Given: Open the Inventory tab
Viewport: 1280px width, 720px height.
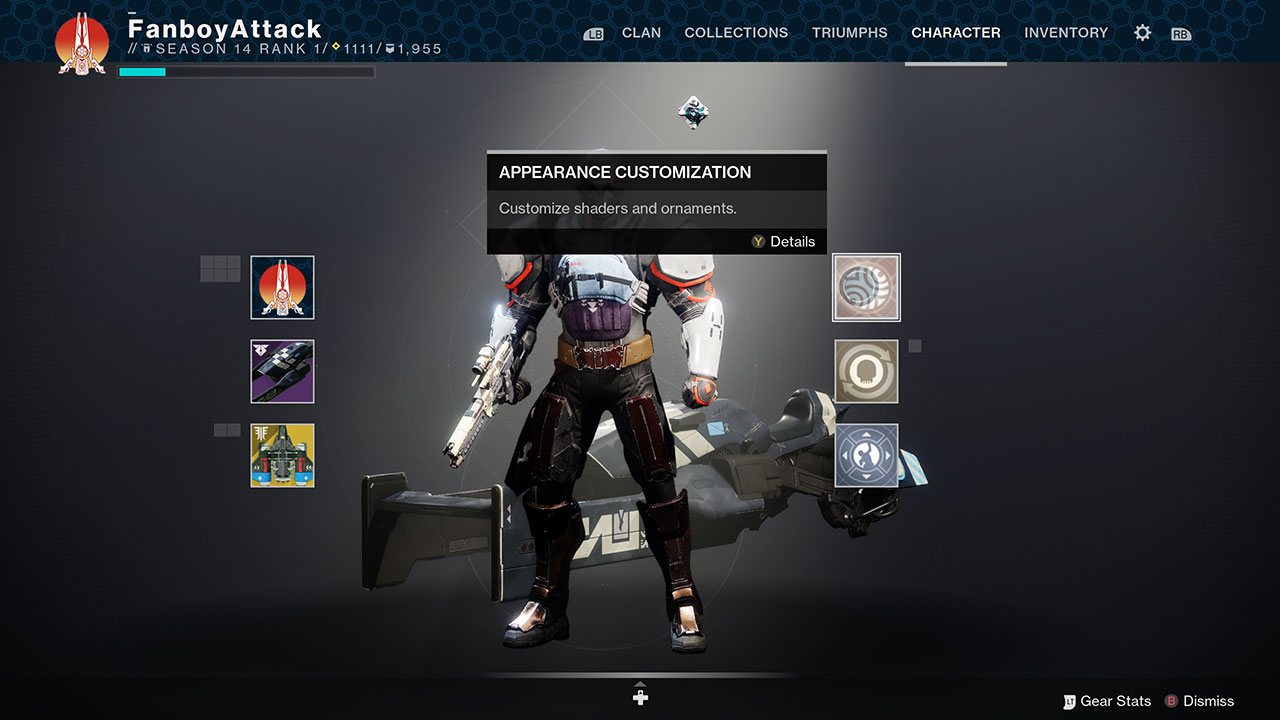Looking at the screenshot, I should click(x=1066, y=33).
